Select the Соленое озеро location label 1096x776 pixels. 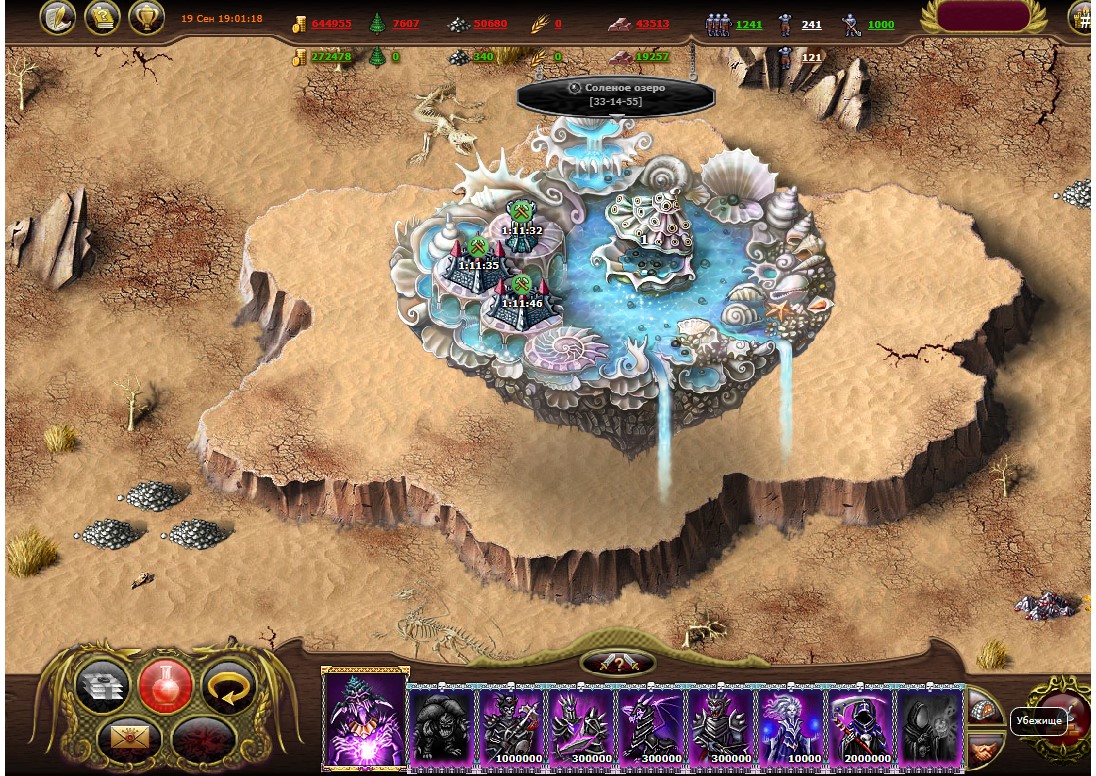click(616, 95)
